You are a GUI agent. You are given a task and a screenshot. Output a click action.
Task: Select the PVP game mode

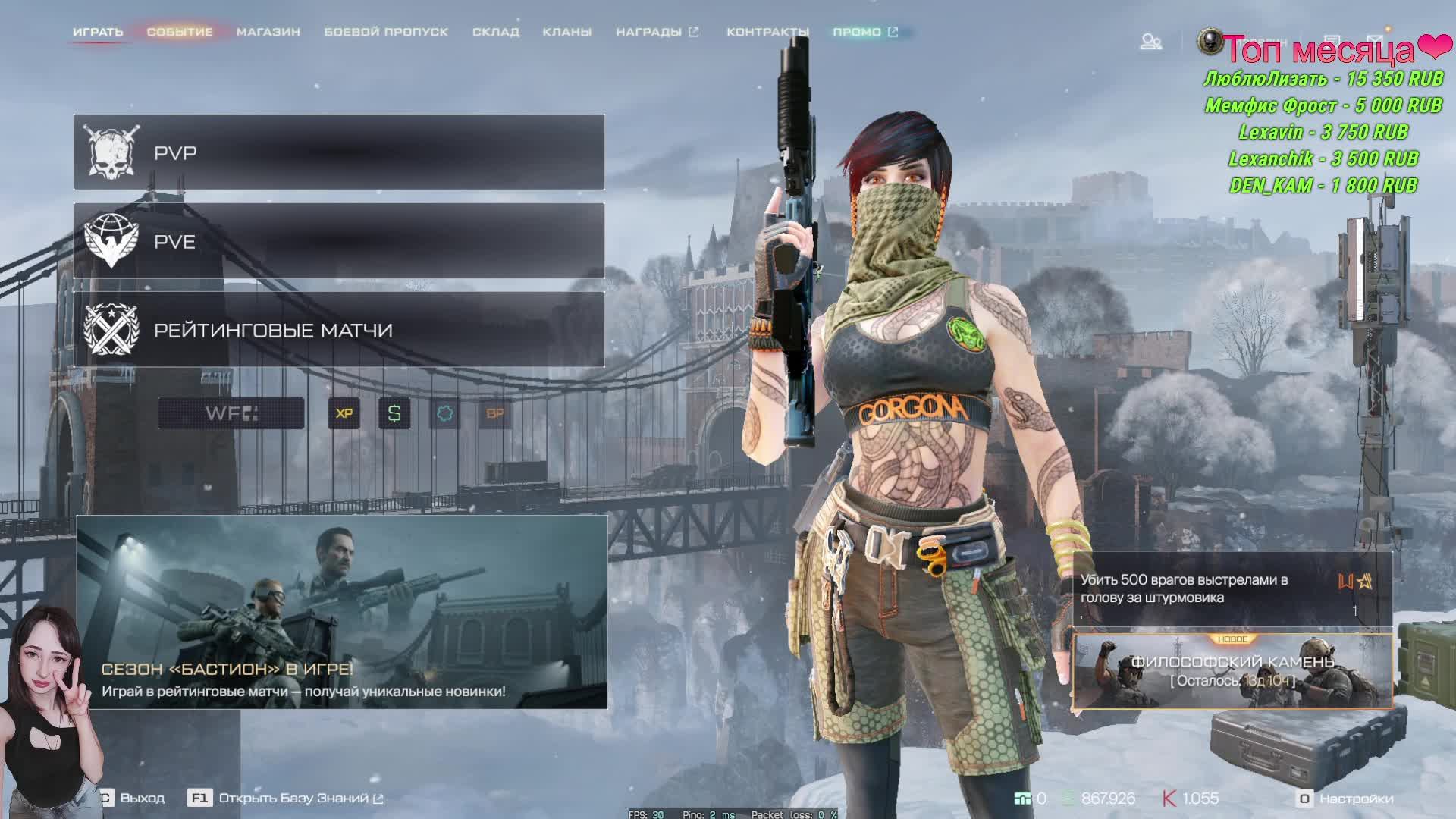pos(339,152)
